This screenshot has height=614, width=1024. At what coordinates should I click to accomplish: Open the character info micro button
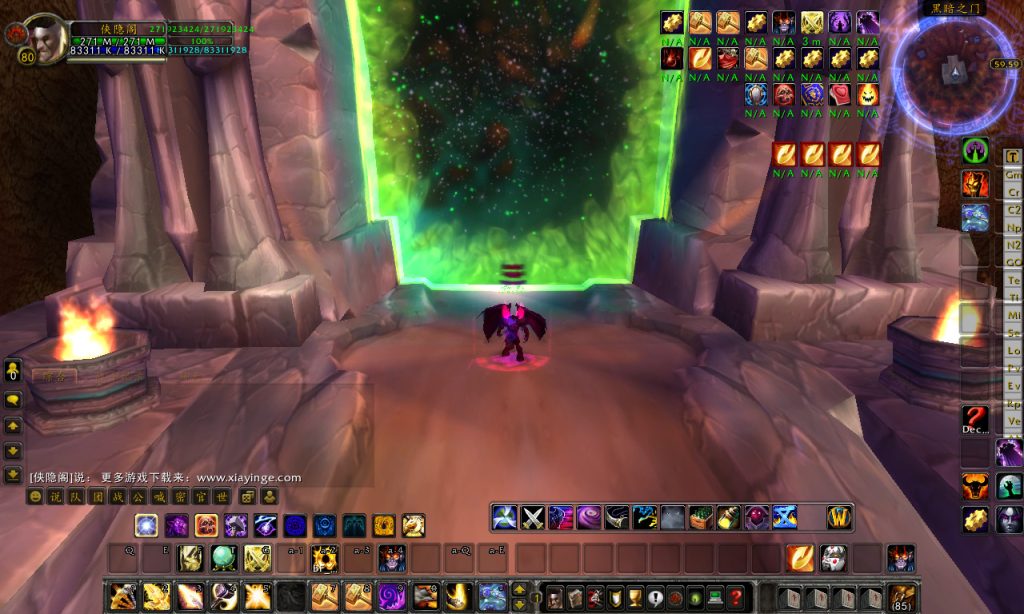click(x=554, y=597)
